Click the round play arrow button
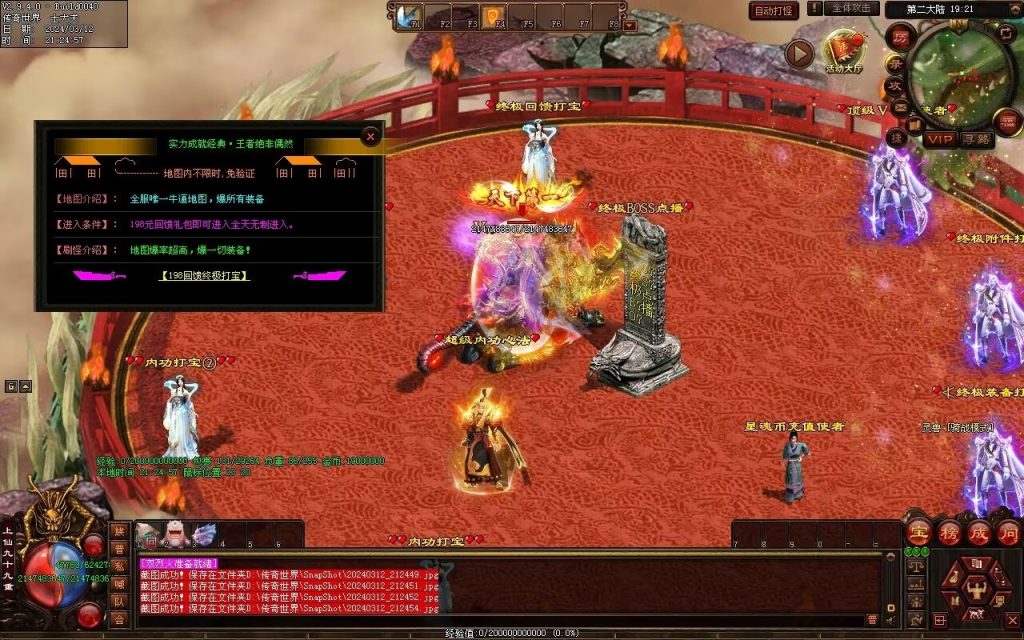Viewport: 1024px width, 640px height. pyautogui.click(x=798, y=53)
